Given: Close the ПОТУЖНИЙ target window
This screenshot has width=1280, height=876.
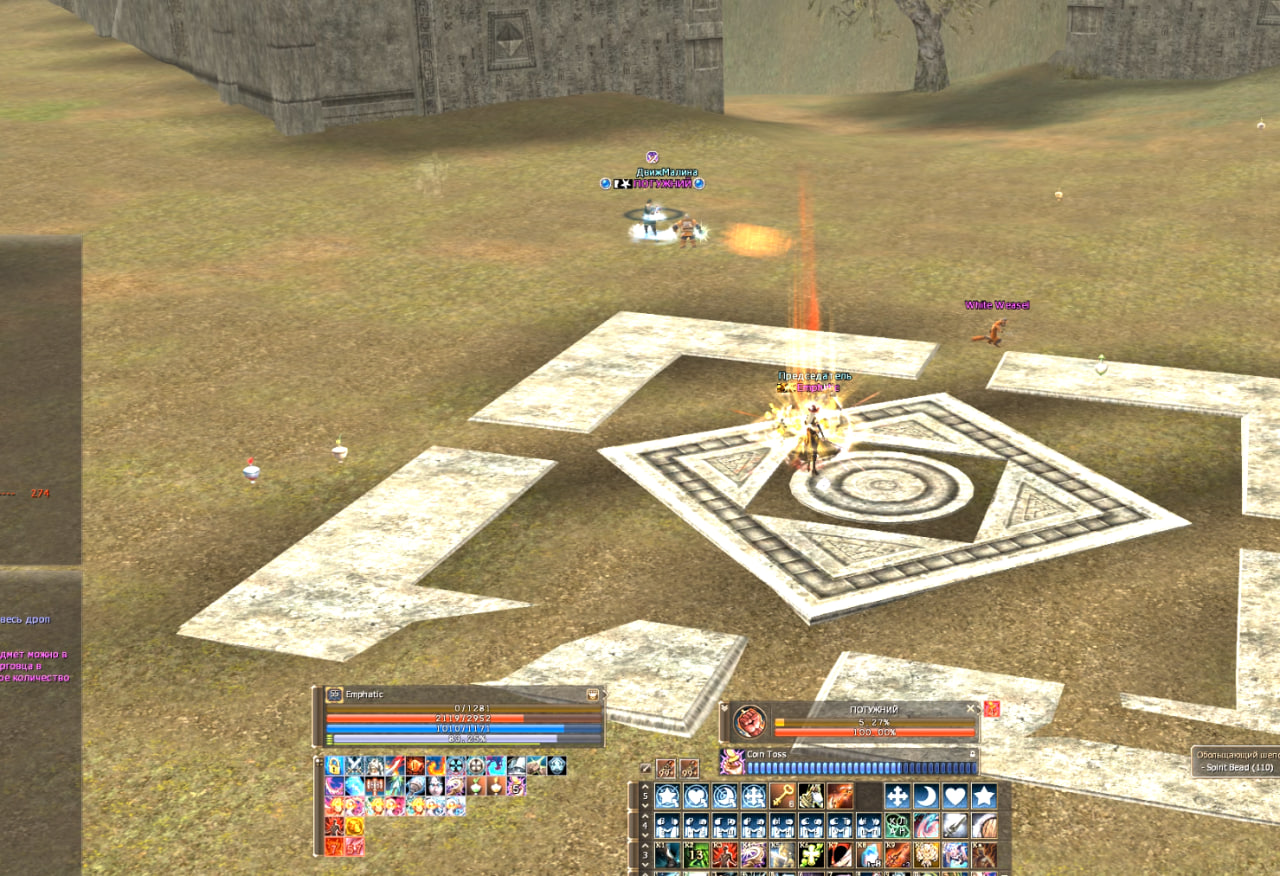Looking at the screenshot, I should click(969, 708).
